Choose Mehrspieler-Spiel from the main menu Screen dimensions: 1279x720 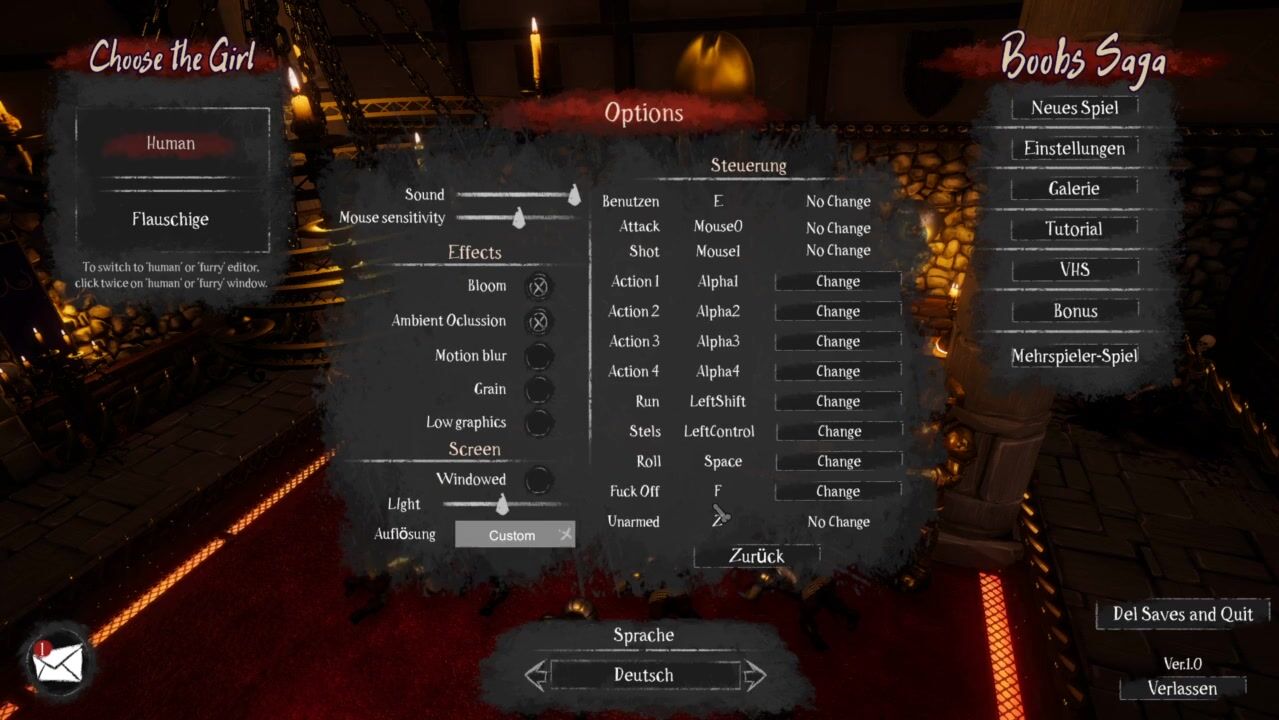pyautogui.click(x=1074, y=356)
